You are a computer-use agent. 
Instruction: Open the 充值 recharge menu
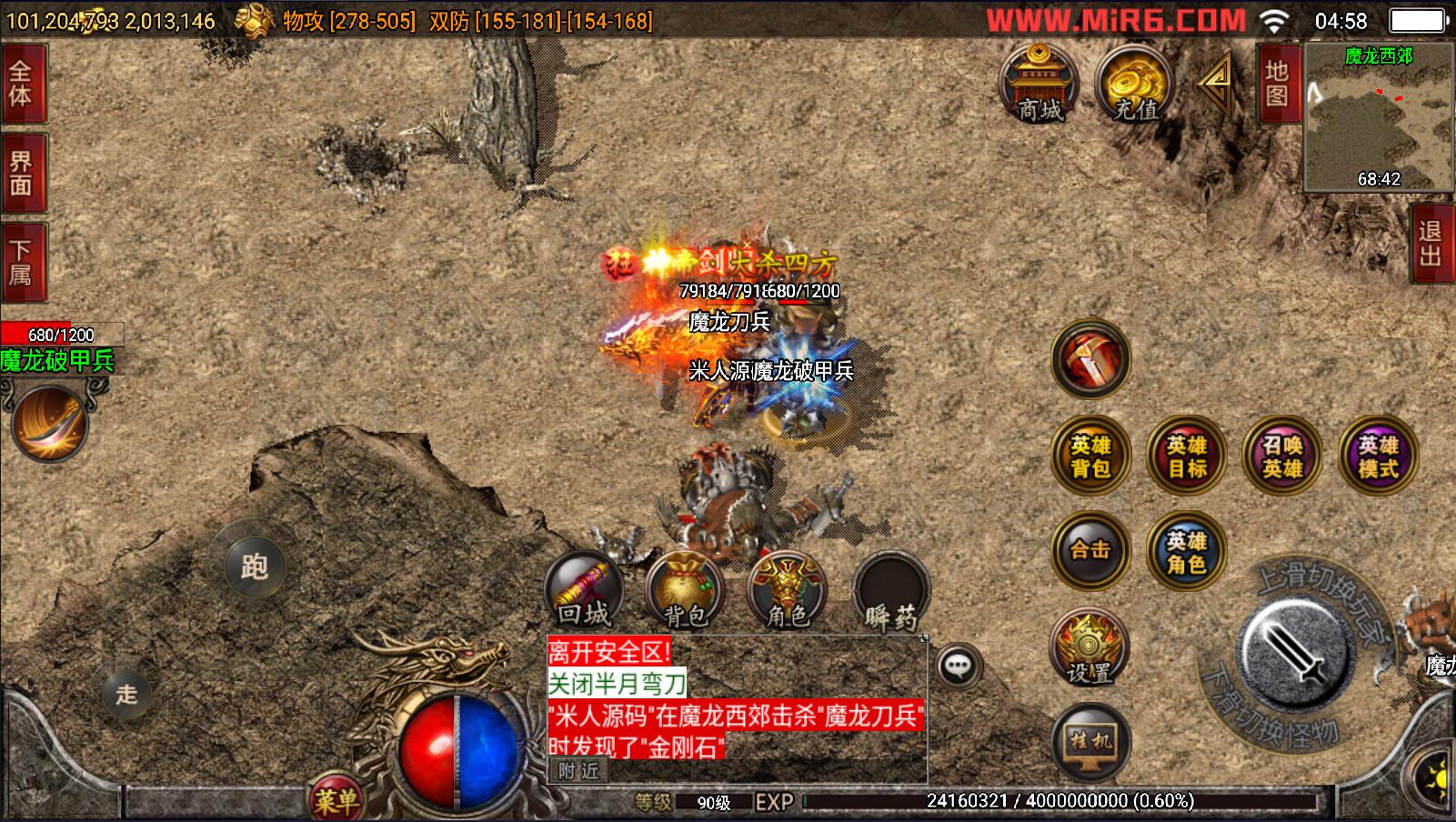click(1134, 84)
